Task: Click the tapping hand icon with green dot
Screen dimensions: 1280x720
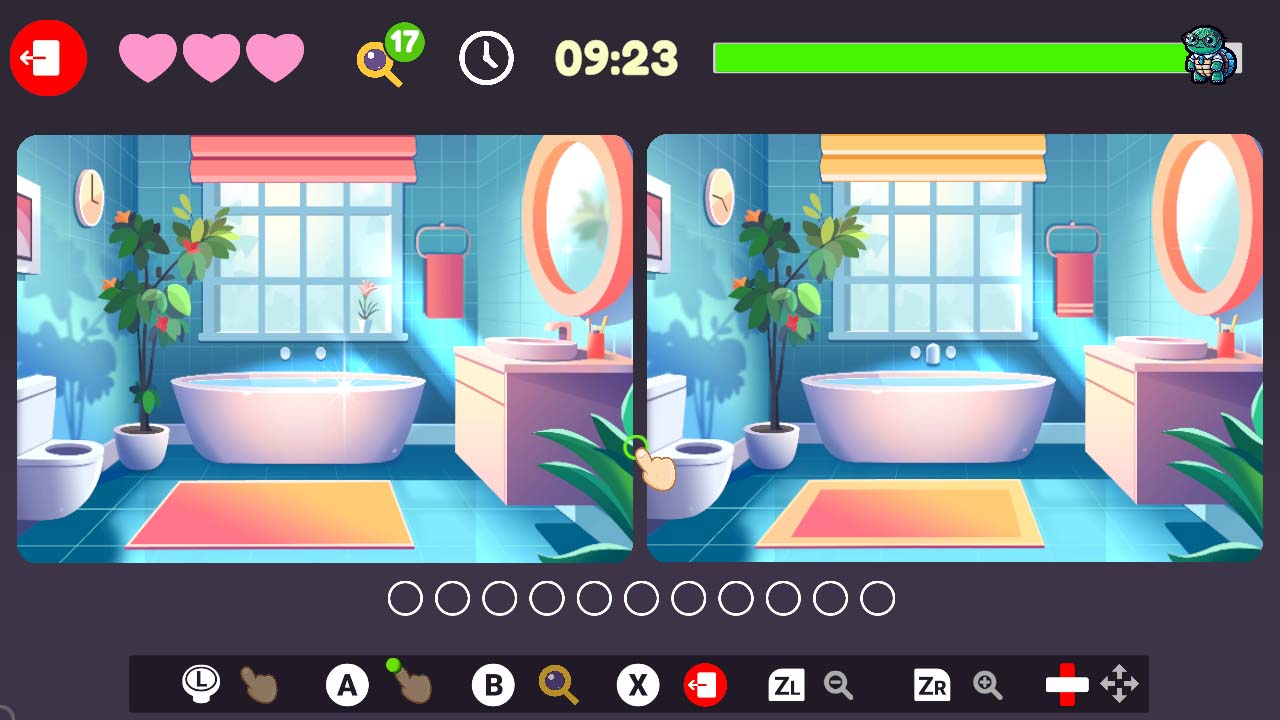Action: pyautogui.click(x=408, y=688)
